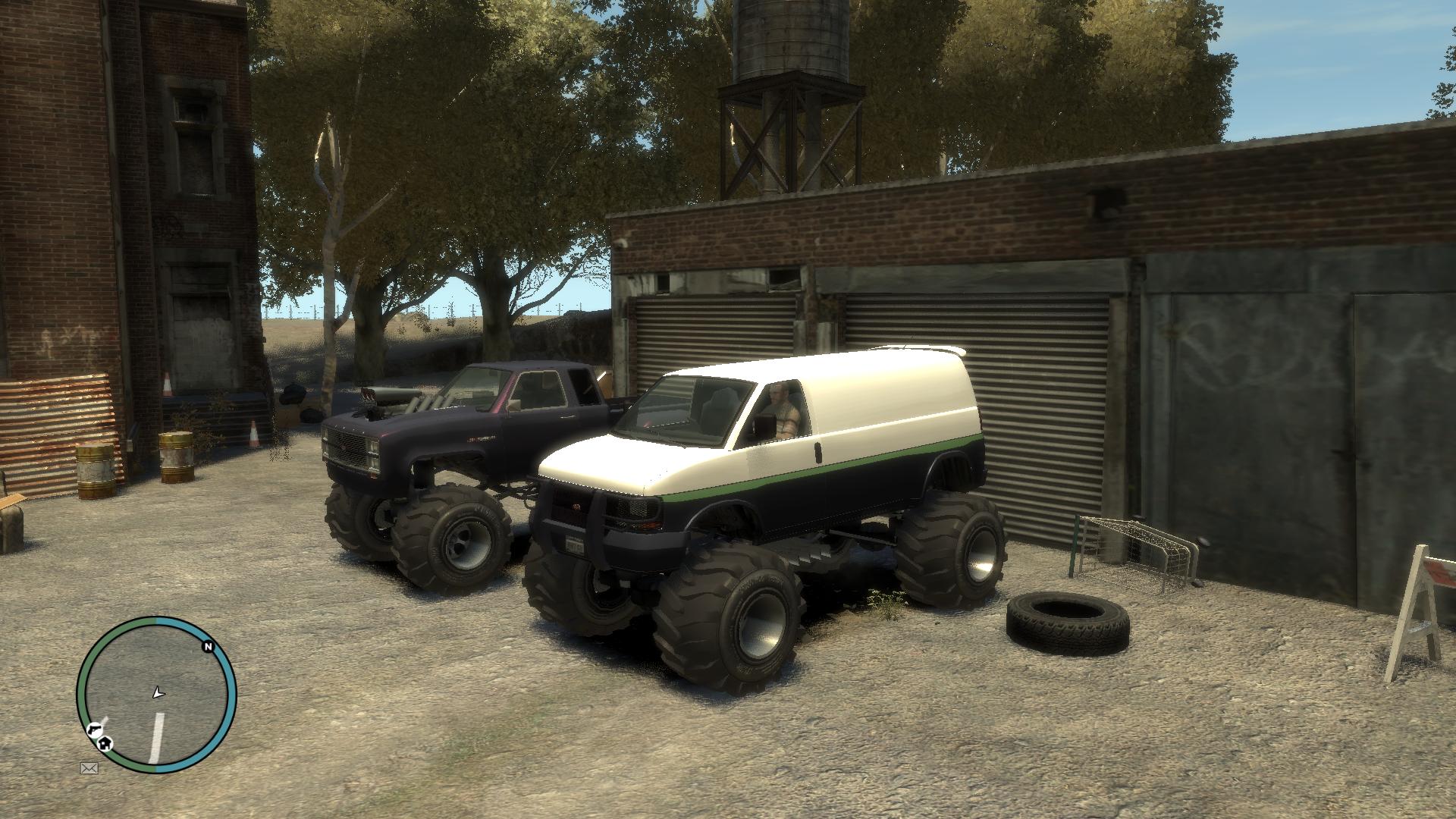Select the gun shop blip on the radar
The height and width of the screenshot is (819, 1456).
click(x=94, y=730)
